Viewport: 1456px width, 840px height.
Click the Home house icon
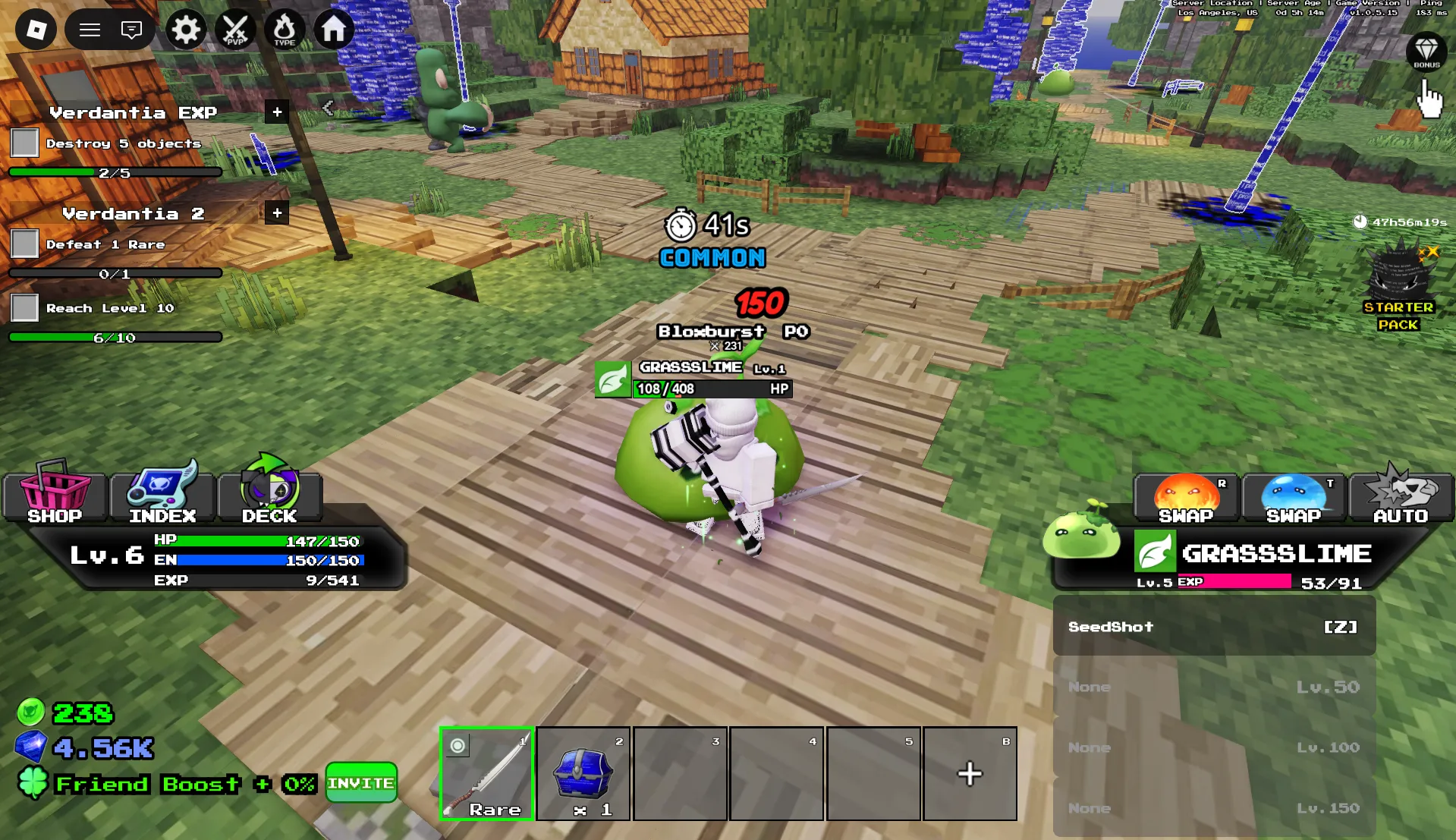[334, 30]
